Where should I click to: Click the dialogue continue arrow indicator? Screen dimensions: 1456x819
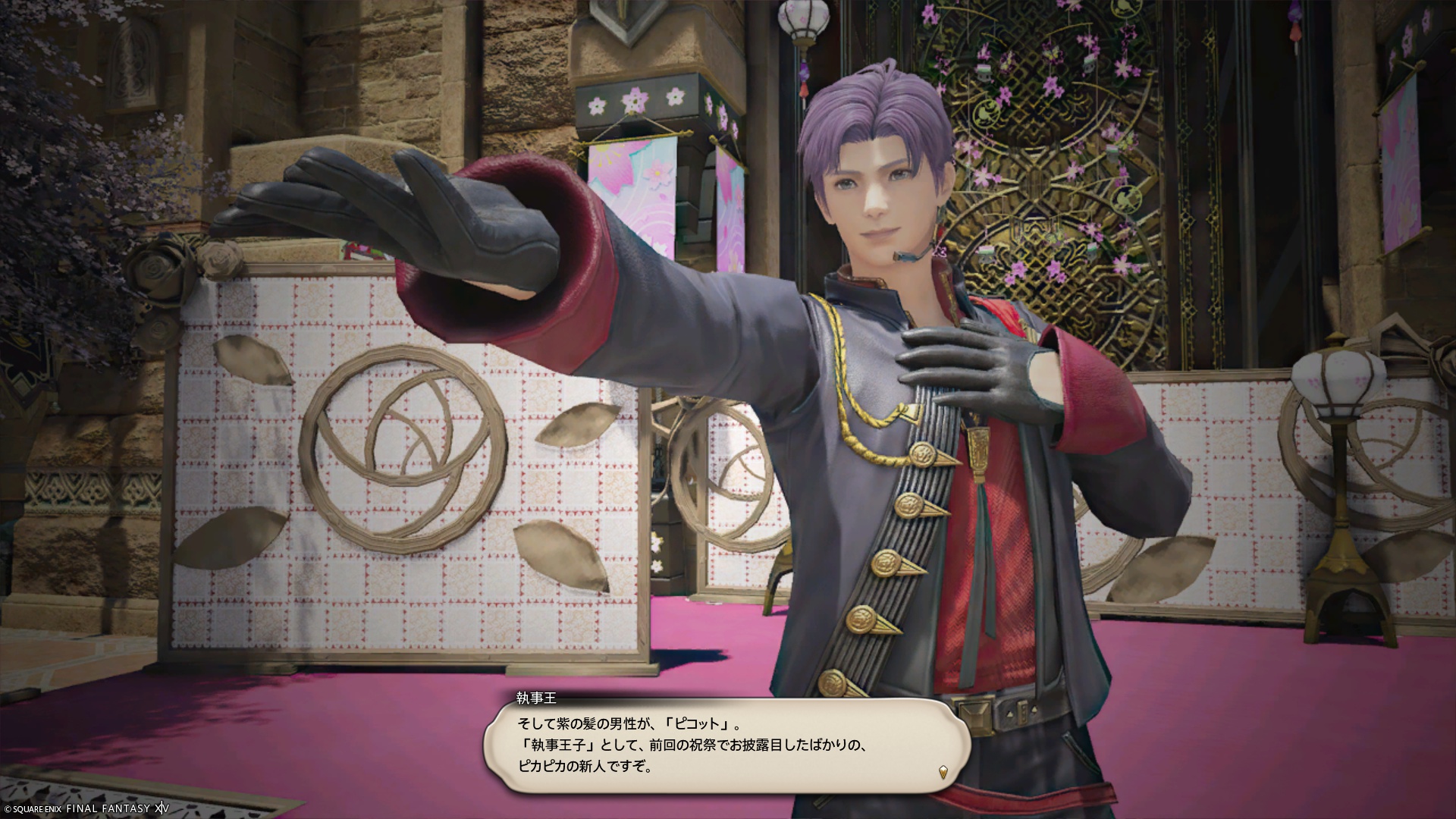(943, 773)
